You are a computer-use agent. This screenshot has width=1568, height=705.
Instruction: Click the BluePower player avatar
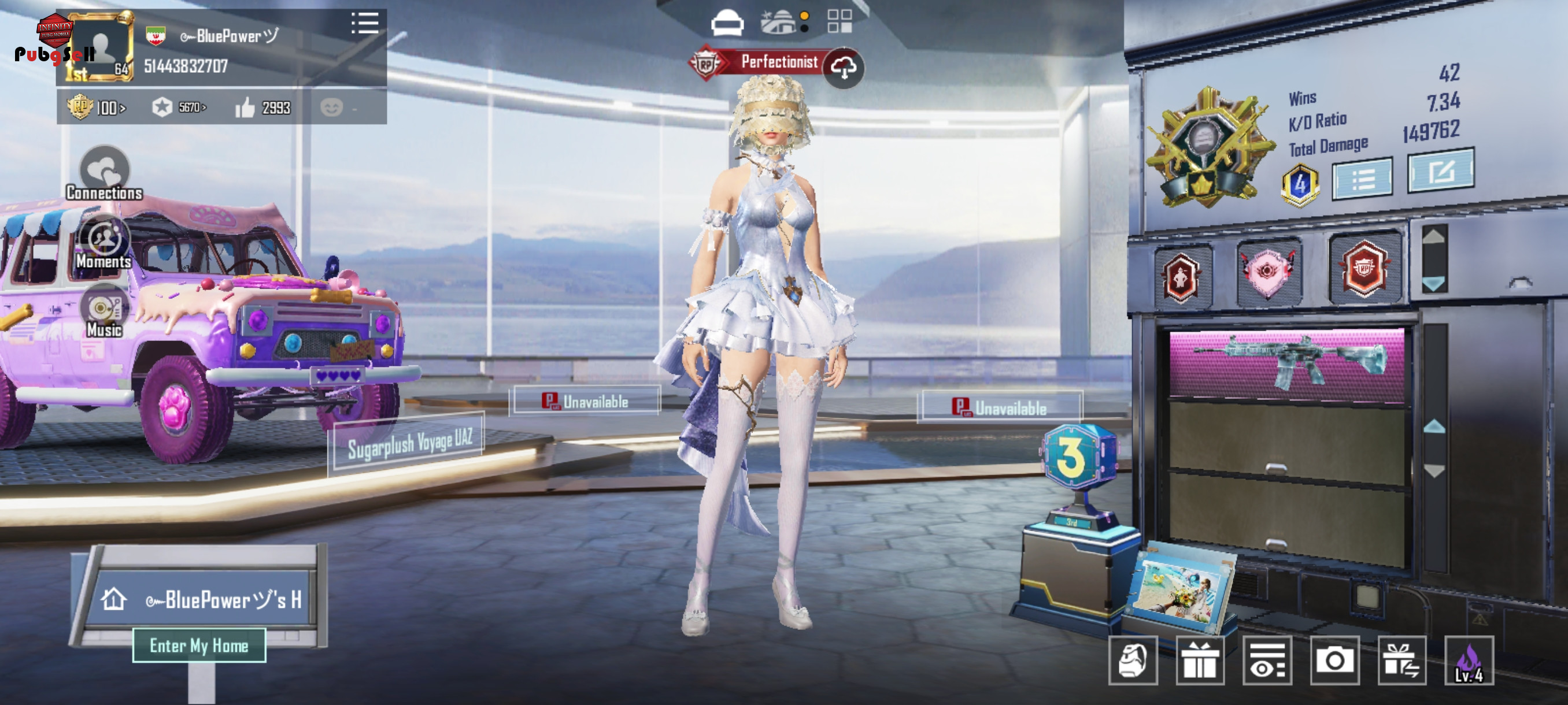coord(101,47)
